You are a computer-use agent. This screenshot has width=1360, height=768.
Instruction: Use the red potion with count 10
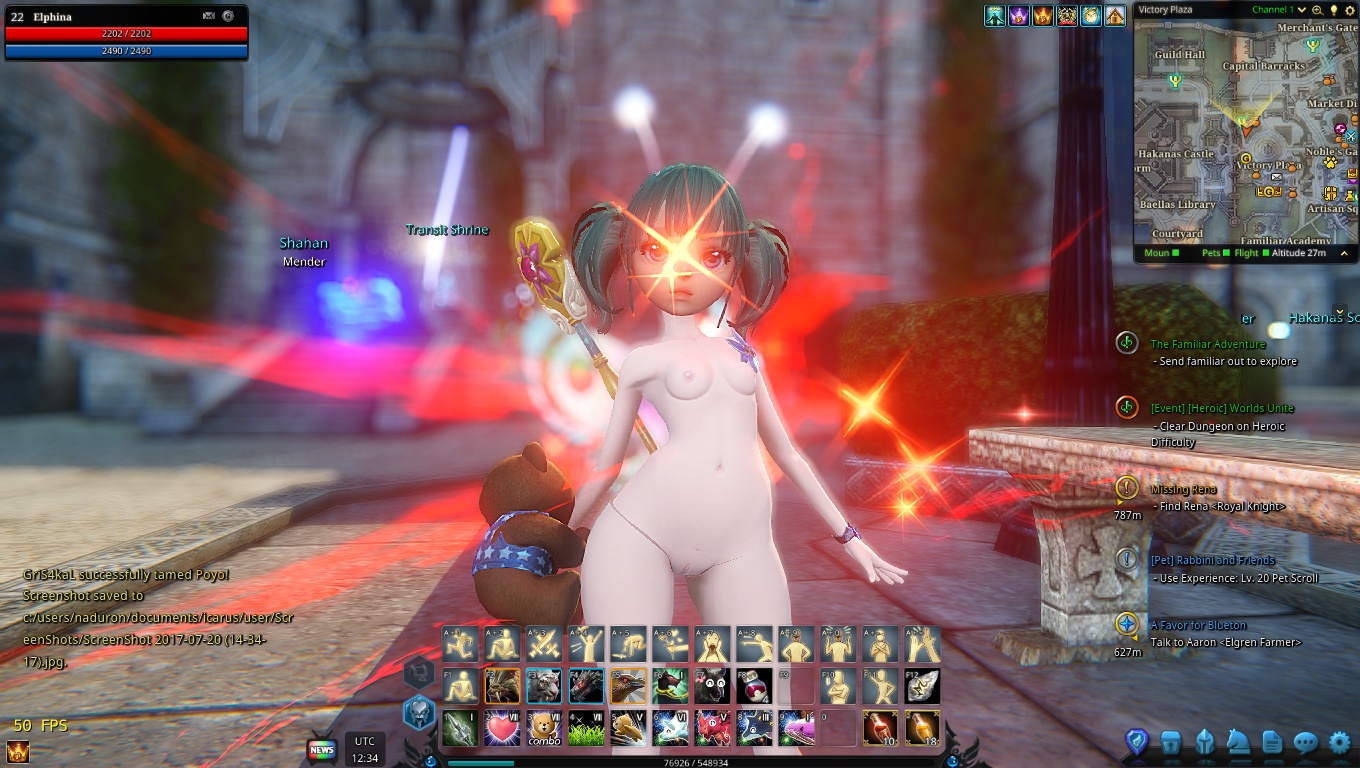coord(880,728)
